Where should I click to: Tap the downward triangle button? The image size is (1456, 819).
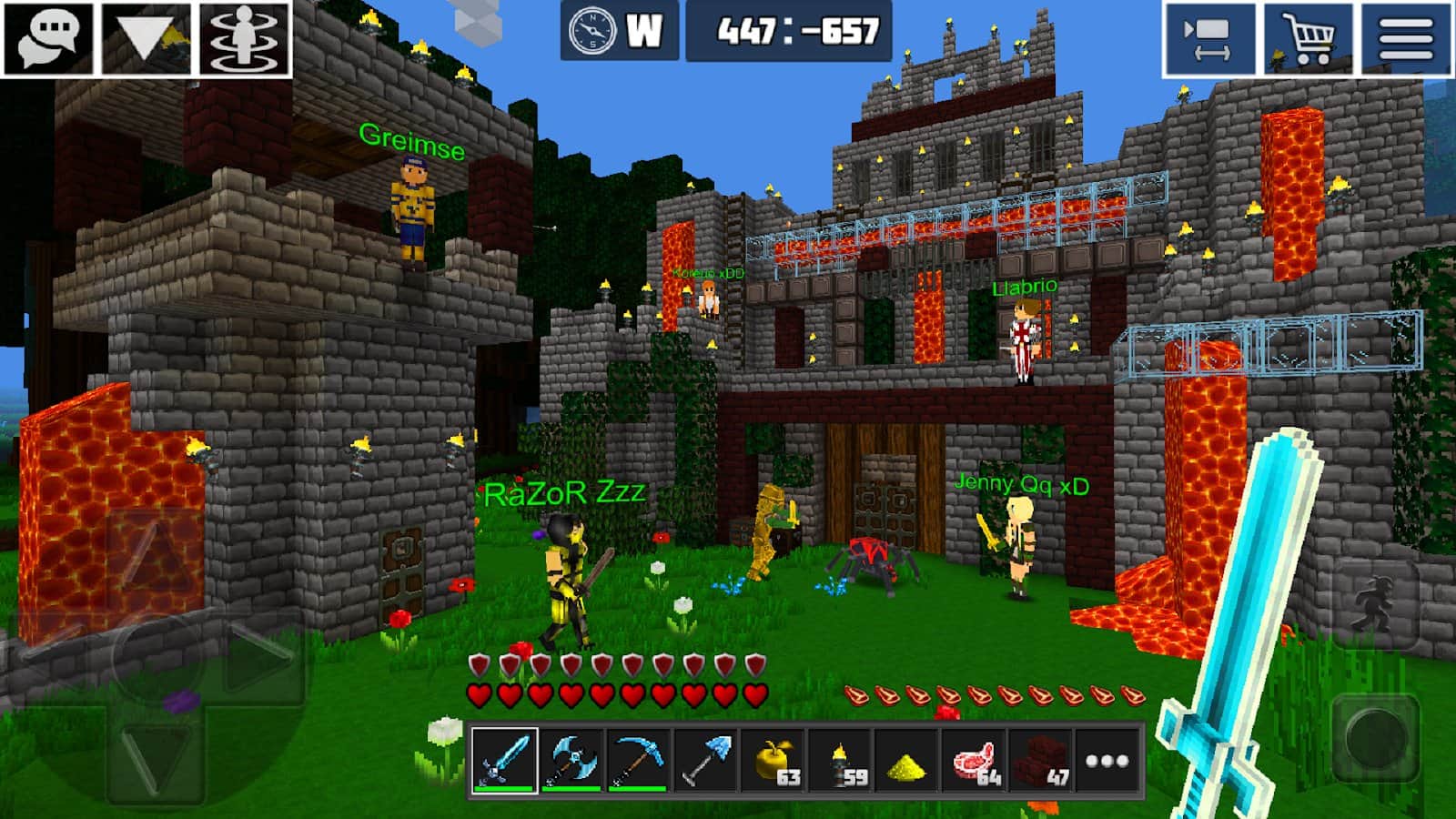[147, 38]
